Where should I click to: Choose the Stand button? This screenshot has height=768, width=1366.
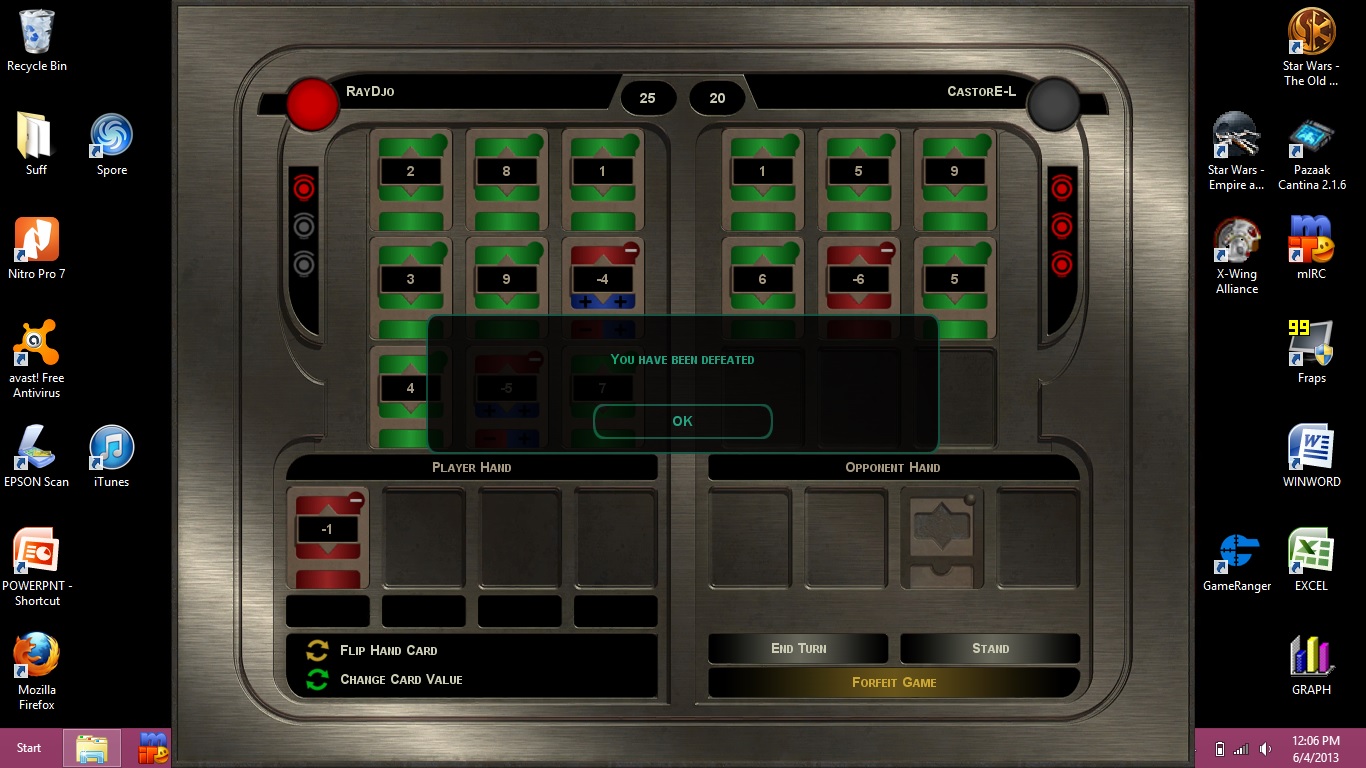pos(990,648)
